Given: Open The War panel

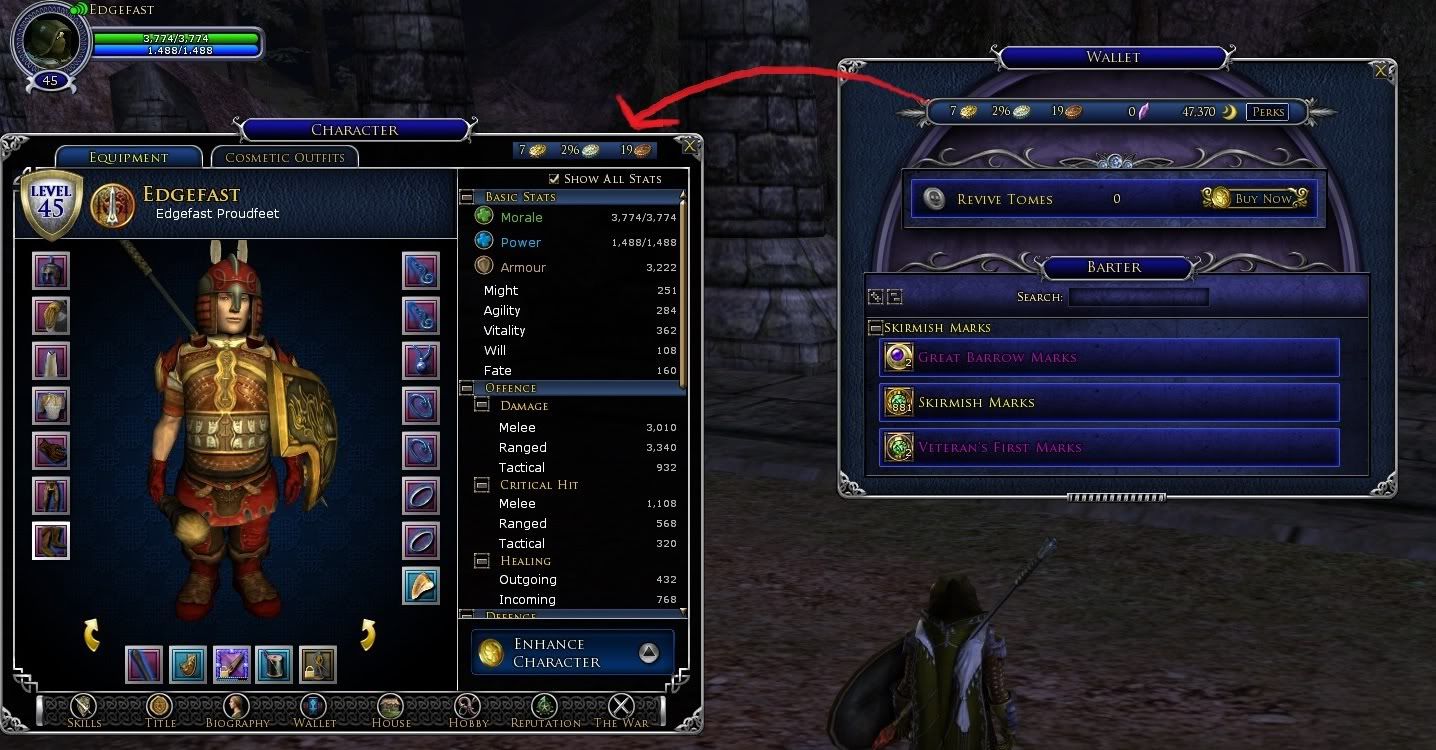Looking at the screenshot, I should [x=621, y=709].
